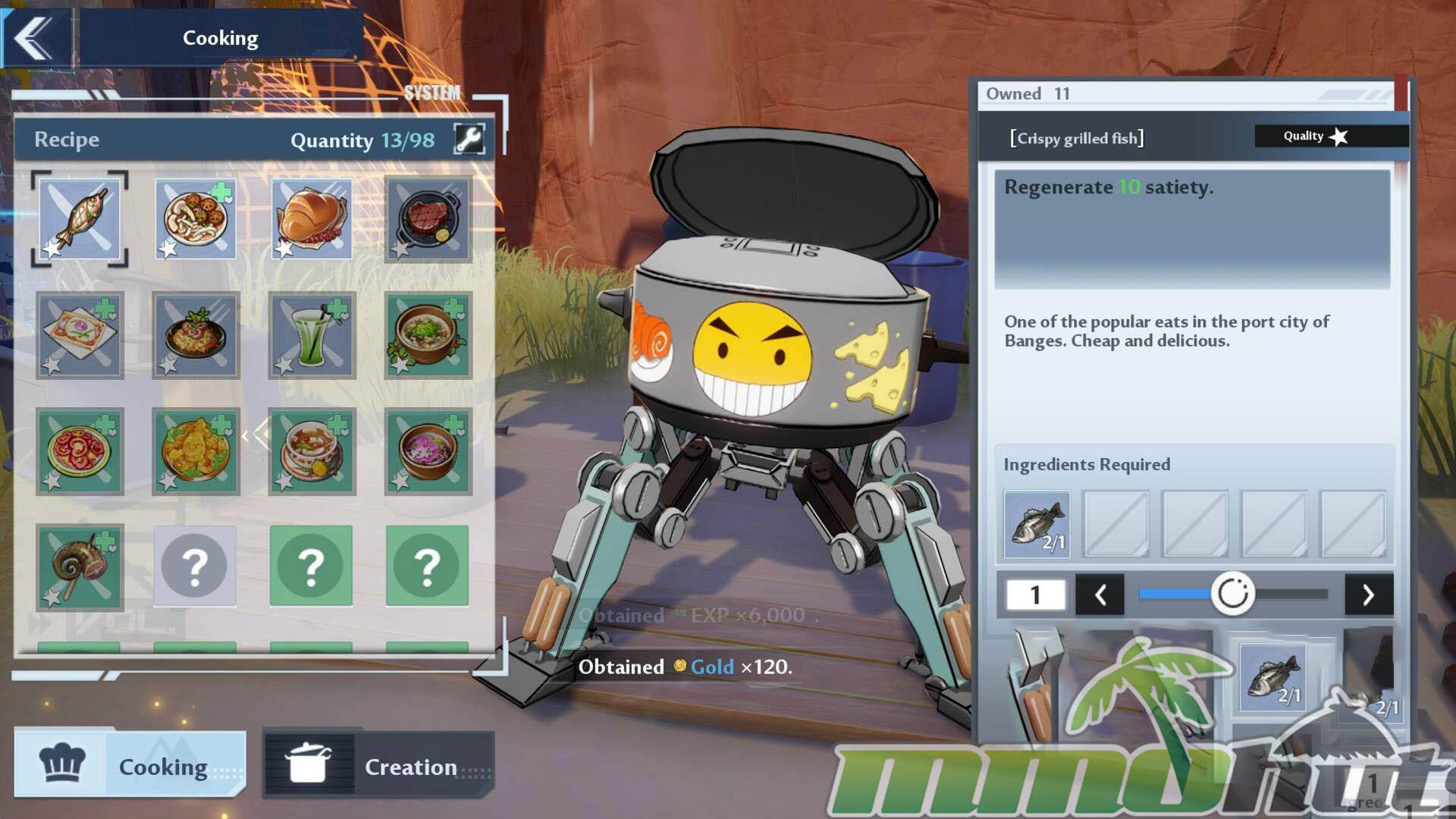Select the red tomato plate recipe

click(x=80, y=451)
